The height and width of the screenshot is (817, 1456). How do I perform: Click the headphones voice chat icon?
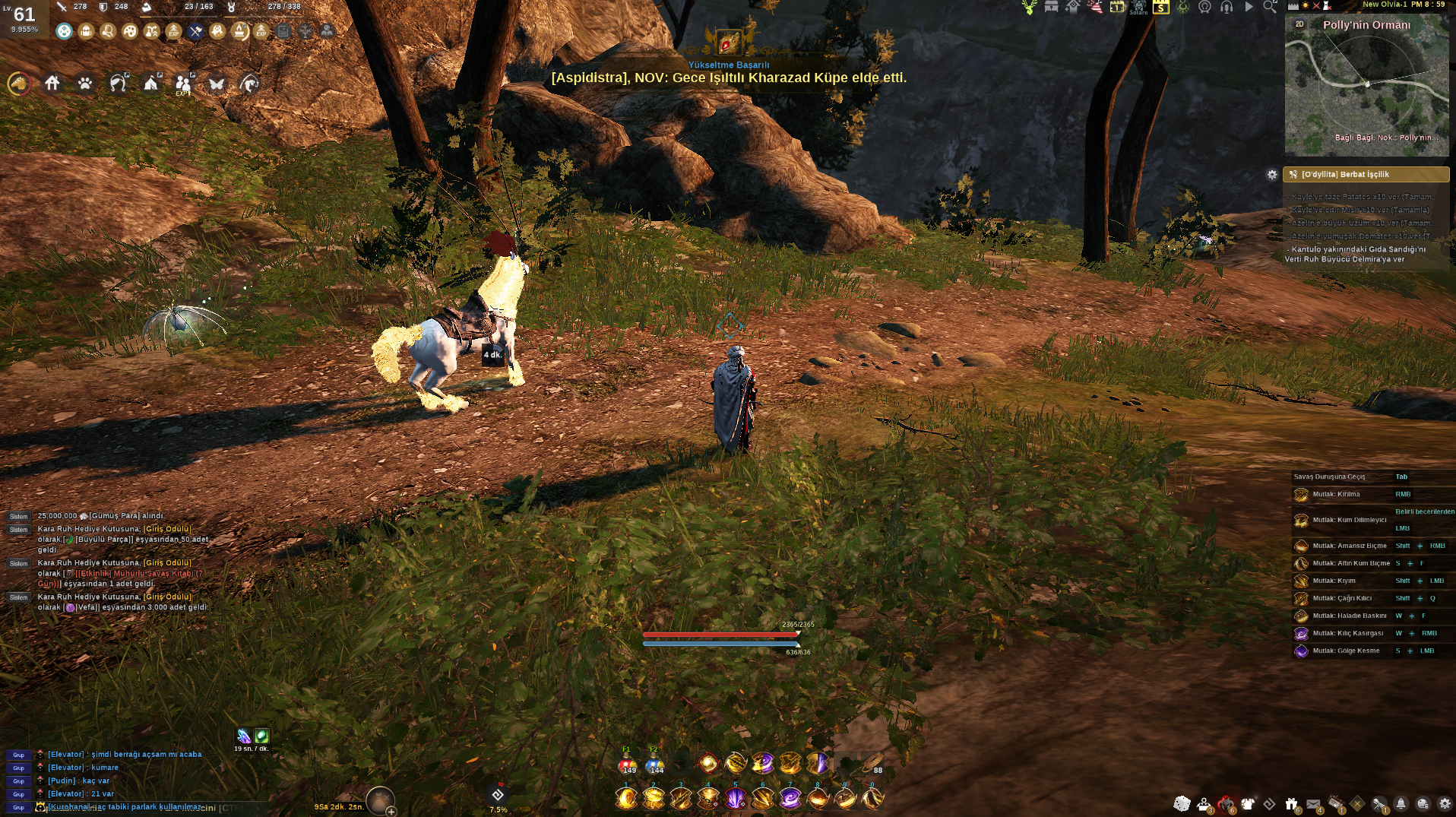pos(1226,8)
